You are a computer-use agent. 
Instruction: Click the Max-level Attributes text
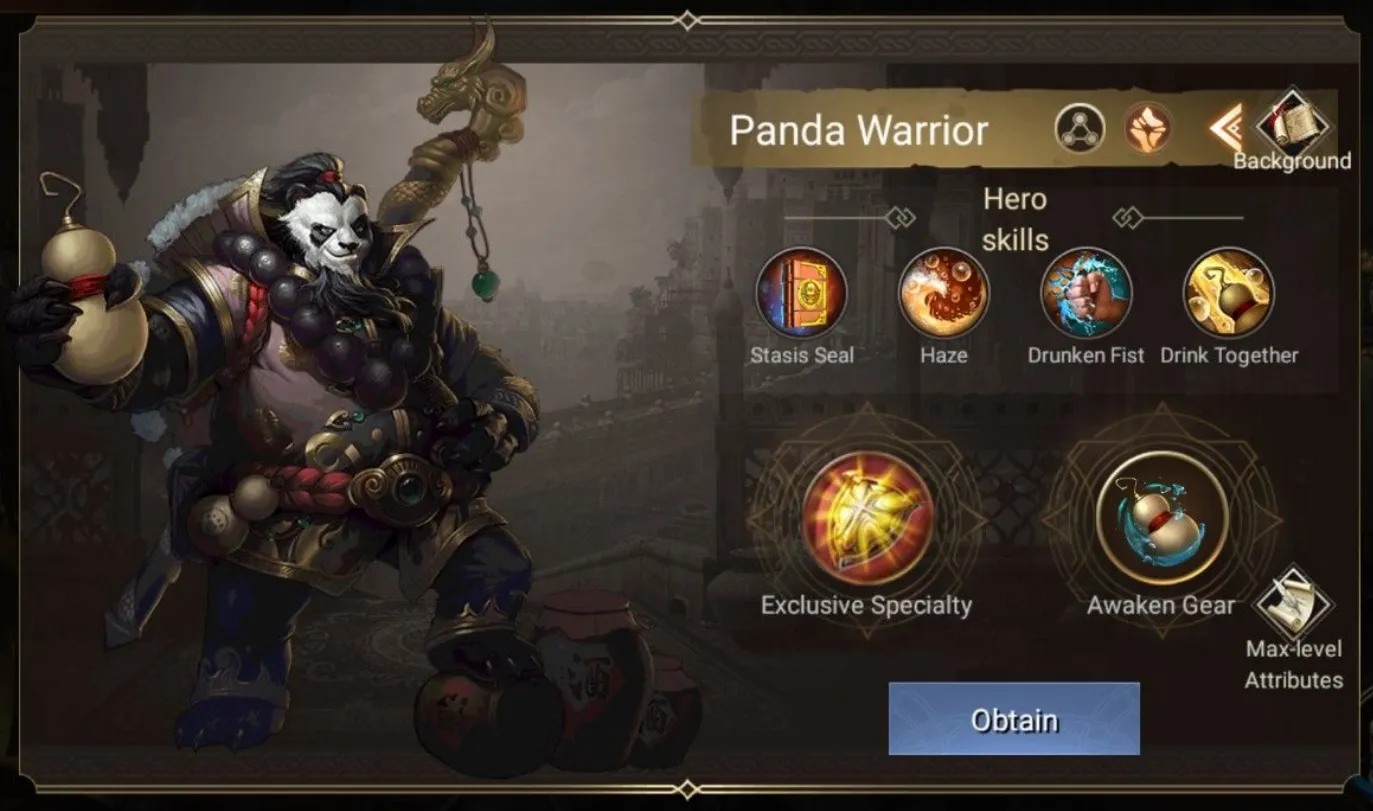pos(1295,663)
